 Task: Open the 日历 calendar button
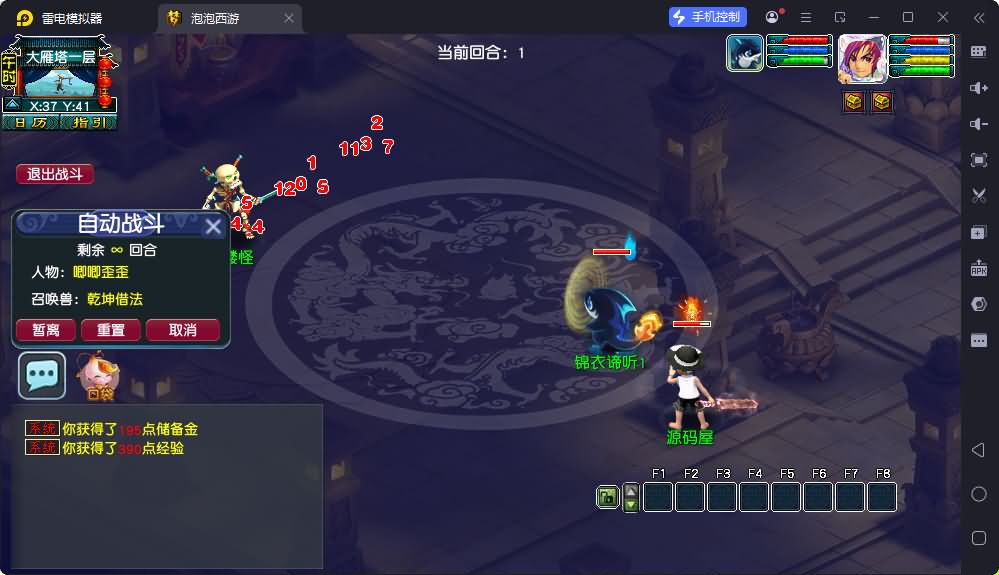[x=30, y=122]
